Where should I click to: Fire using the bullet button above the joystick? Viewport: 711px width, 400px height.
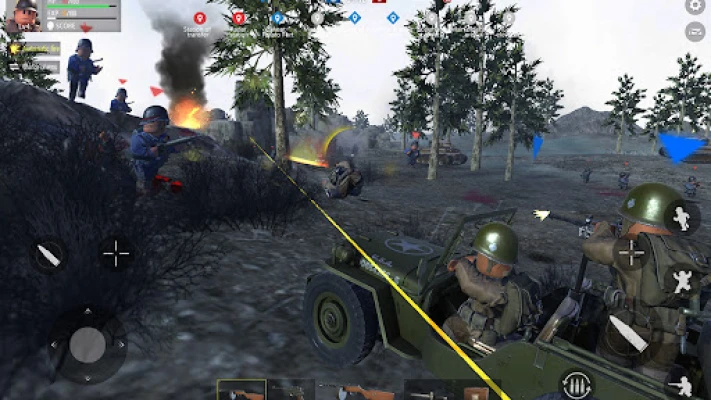(x=48, y=255)
